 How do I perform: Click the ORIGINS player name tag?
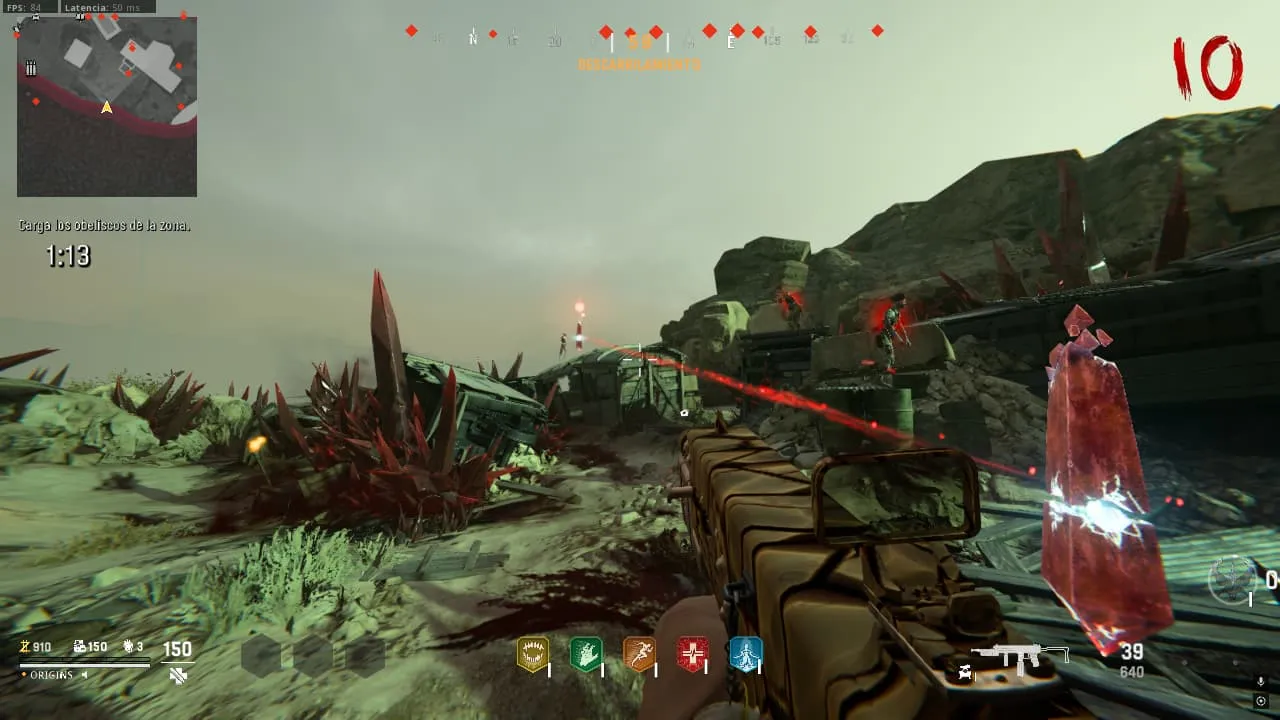coord(52,675)
